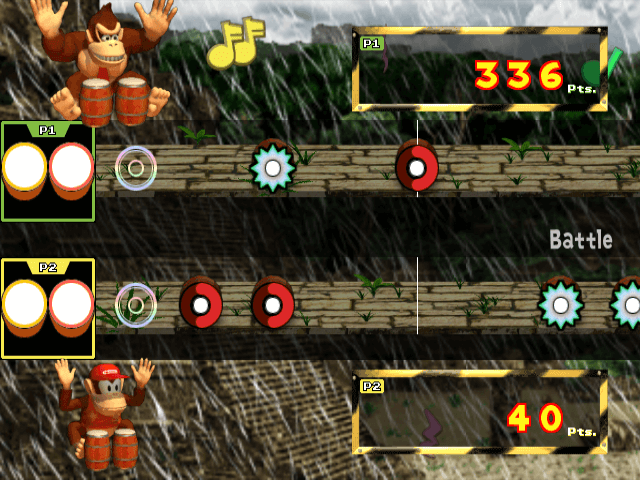Tap P2's red-rimmed right bongo

point(71,307)
